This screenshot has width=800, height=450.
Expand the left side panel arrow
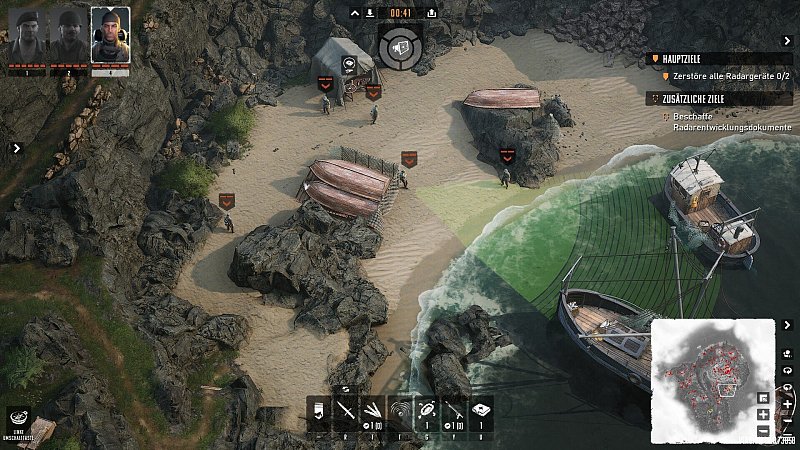[16, 148]
